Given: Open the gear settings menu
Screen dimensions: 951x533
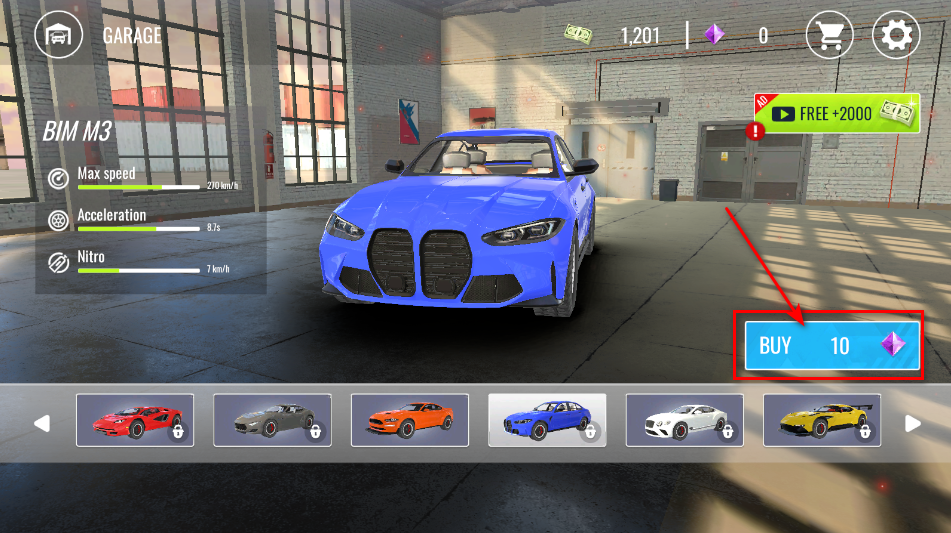Looking at the screenshot, I should point(896,36).
